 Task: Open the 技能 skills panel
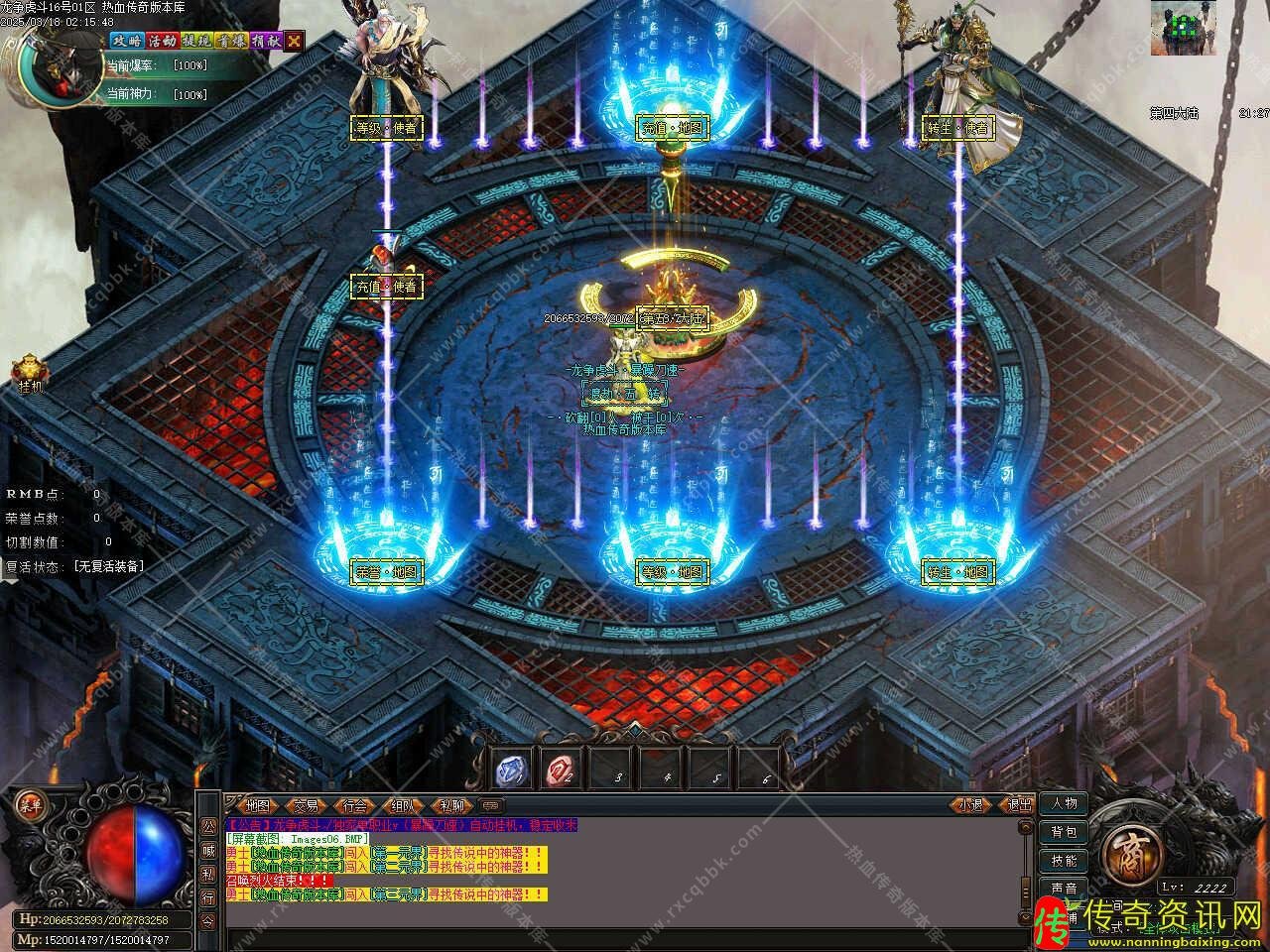click(1064, 861)
